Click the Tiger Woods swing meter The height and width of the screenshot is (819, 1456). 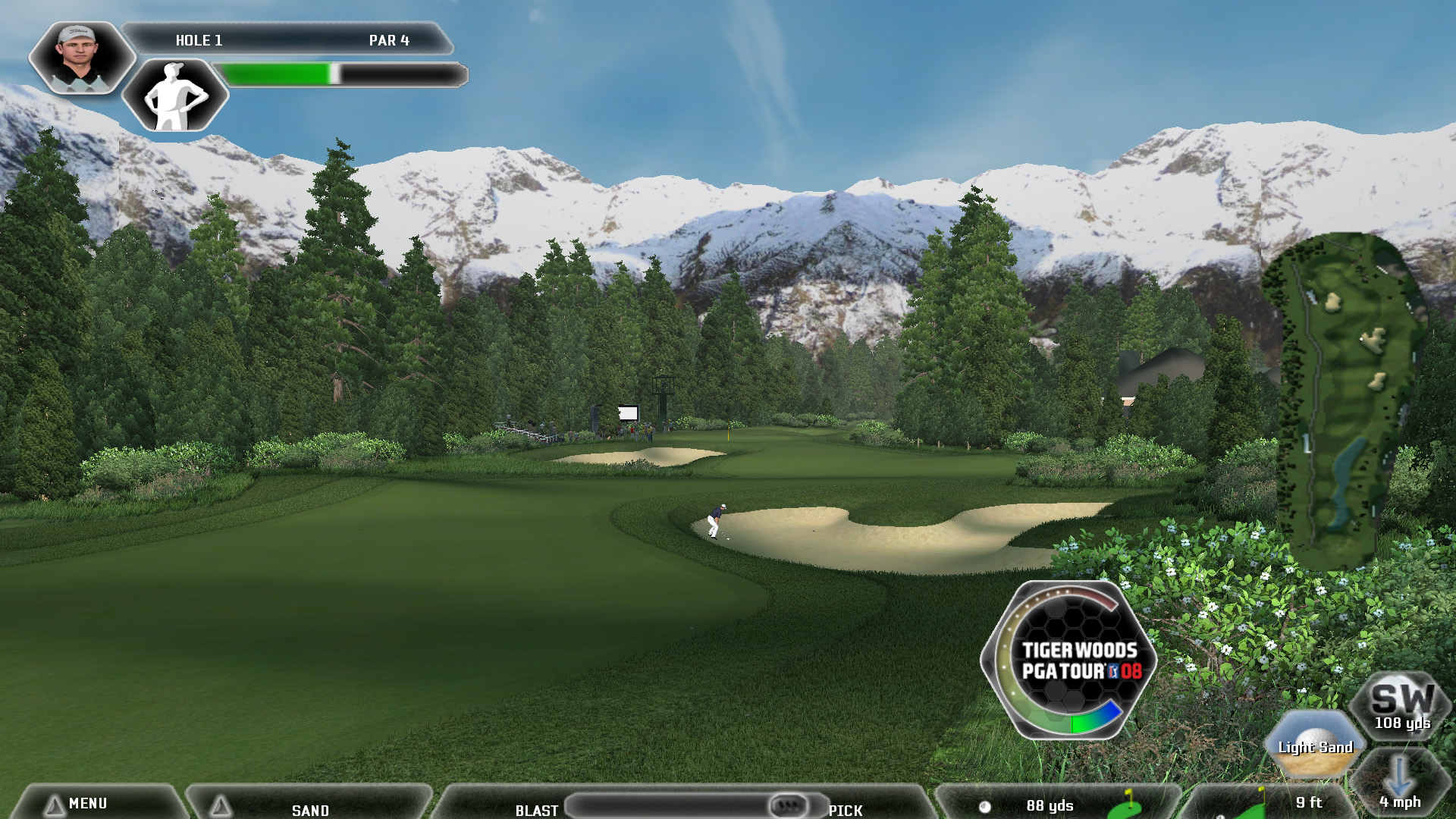point(1069,660)
